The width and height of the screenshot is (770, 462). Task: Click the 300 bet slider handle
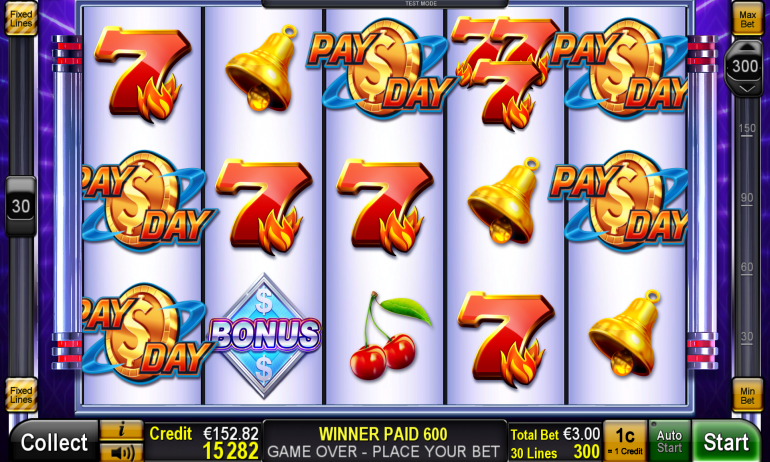tap(745, 67)
